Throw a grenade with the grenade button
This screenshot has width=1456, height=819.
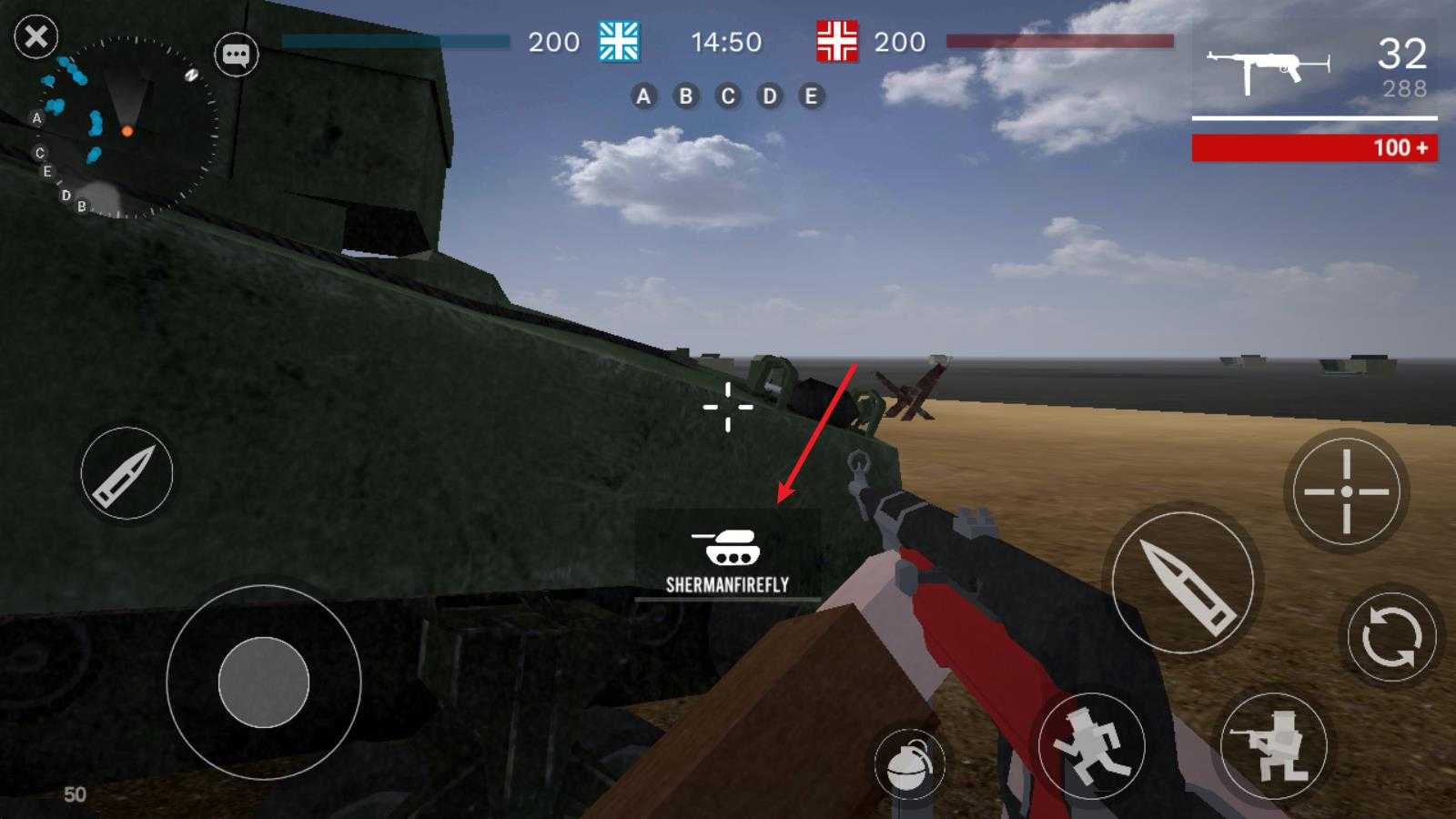coord(909,764)
